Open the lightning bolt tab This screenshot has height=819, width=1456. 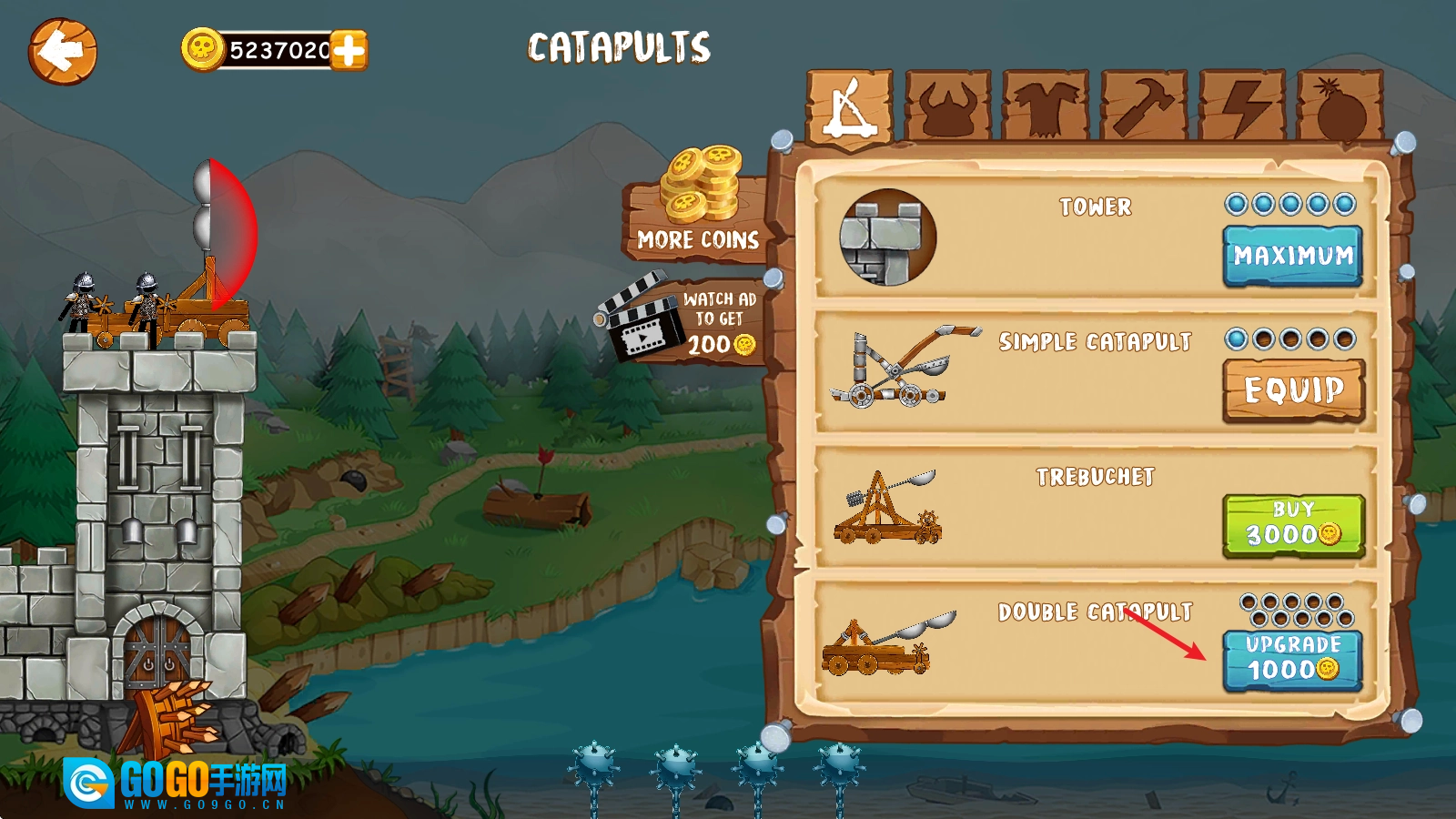click(x=1242, y=107)
